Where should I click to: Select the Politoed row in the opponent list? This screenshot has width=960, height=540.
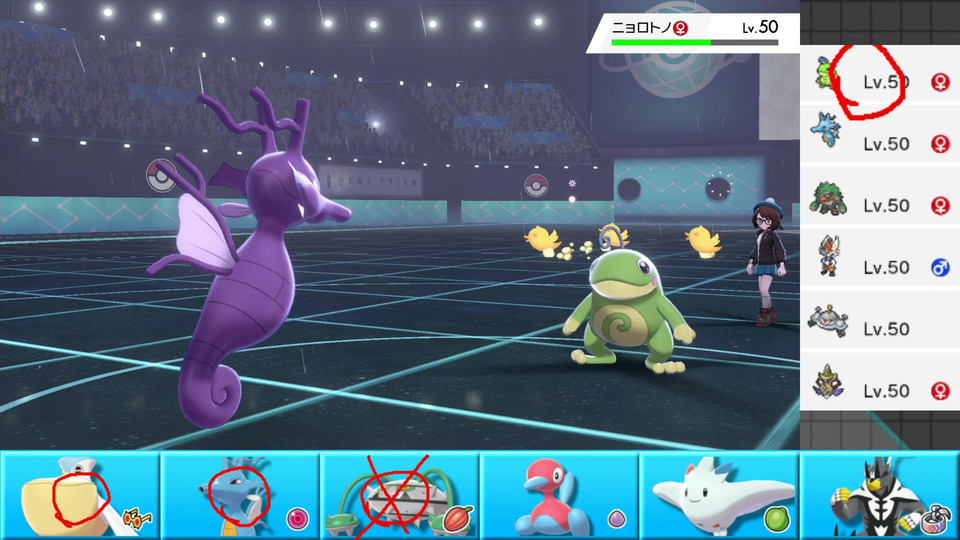click(x=880, y=82)
